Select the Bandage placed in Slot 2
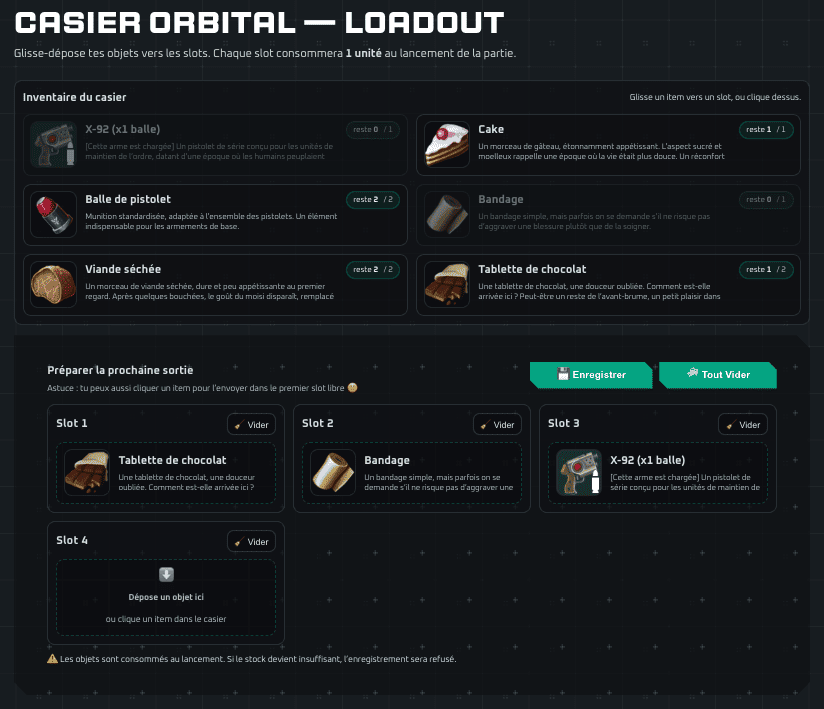The width and height of the screenshot is (824, 709). point(412,473)
